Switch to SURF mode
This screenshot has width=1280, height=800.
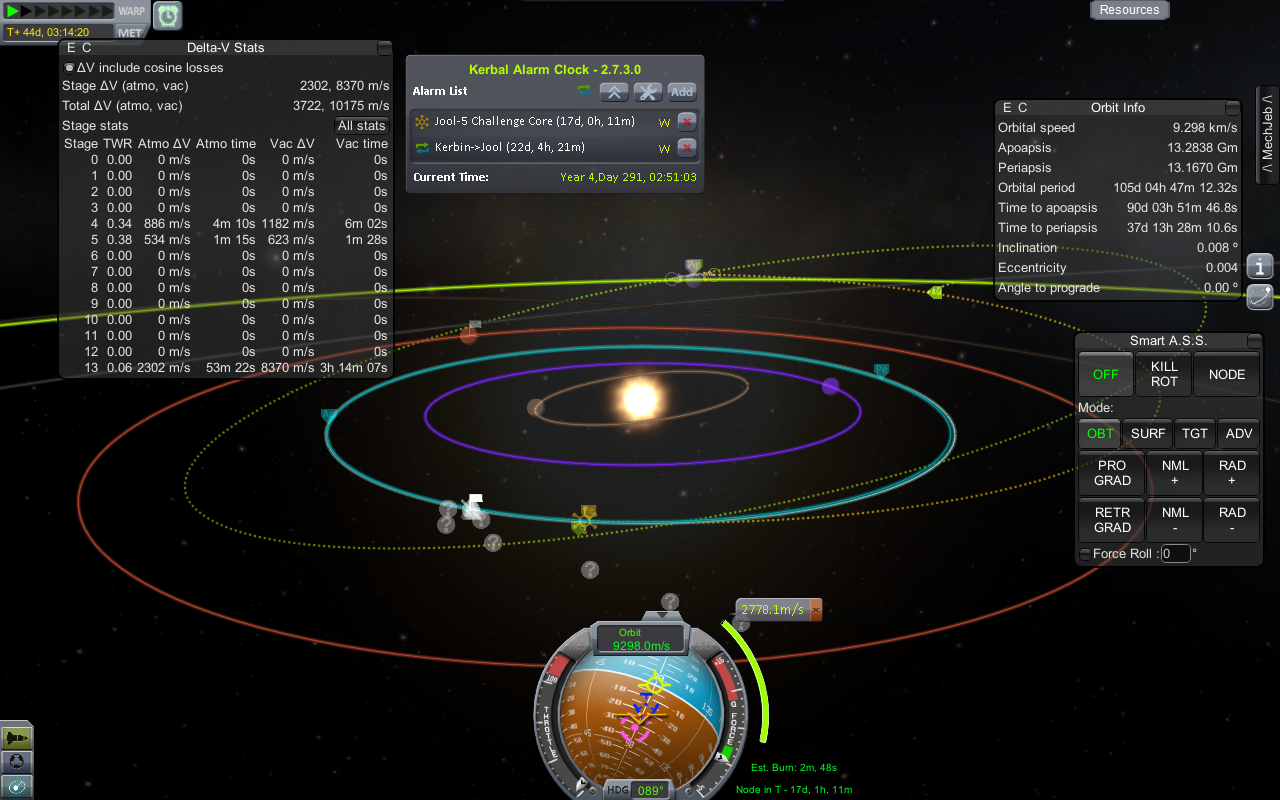tap(1147, 434)
